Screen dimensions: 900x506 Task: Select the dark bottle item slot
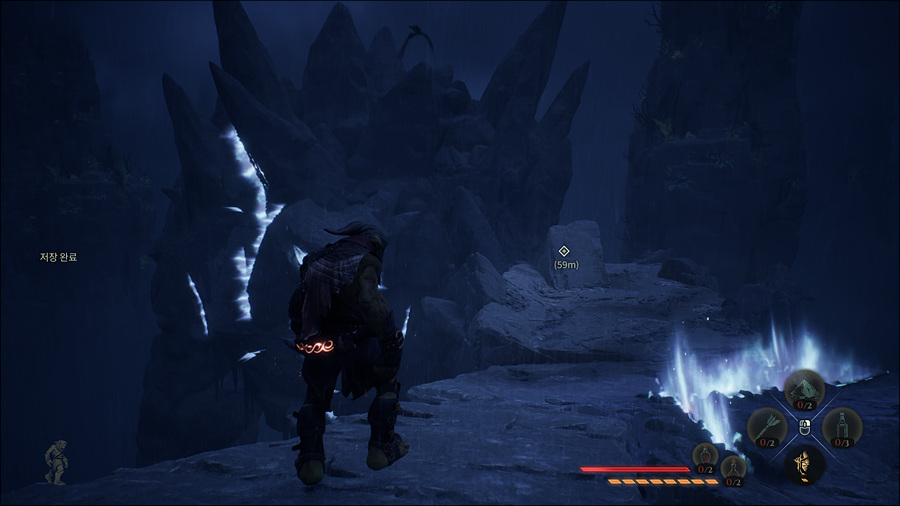(x=842, y=427)
